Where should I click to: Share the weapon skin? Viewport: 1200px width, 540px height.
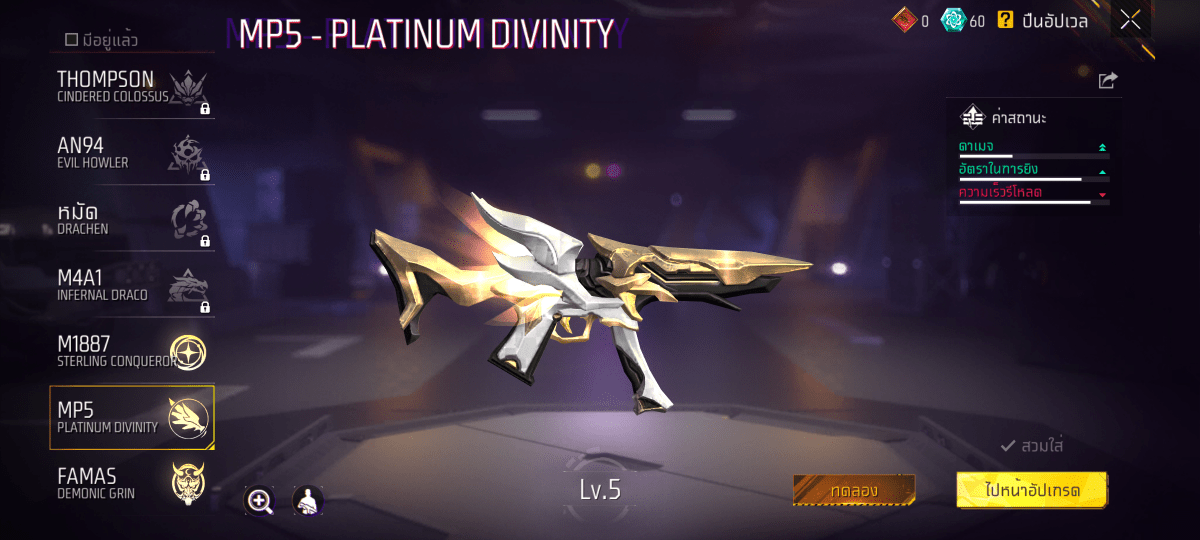point(1107,81)
